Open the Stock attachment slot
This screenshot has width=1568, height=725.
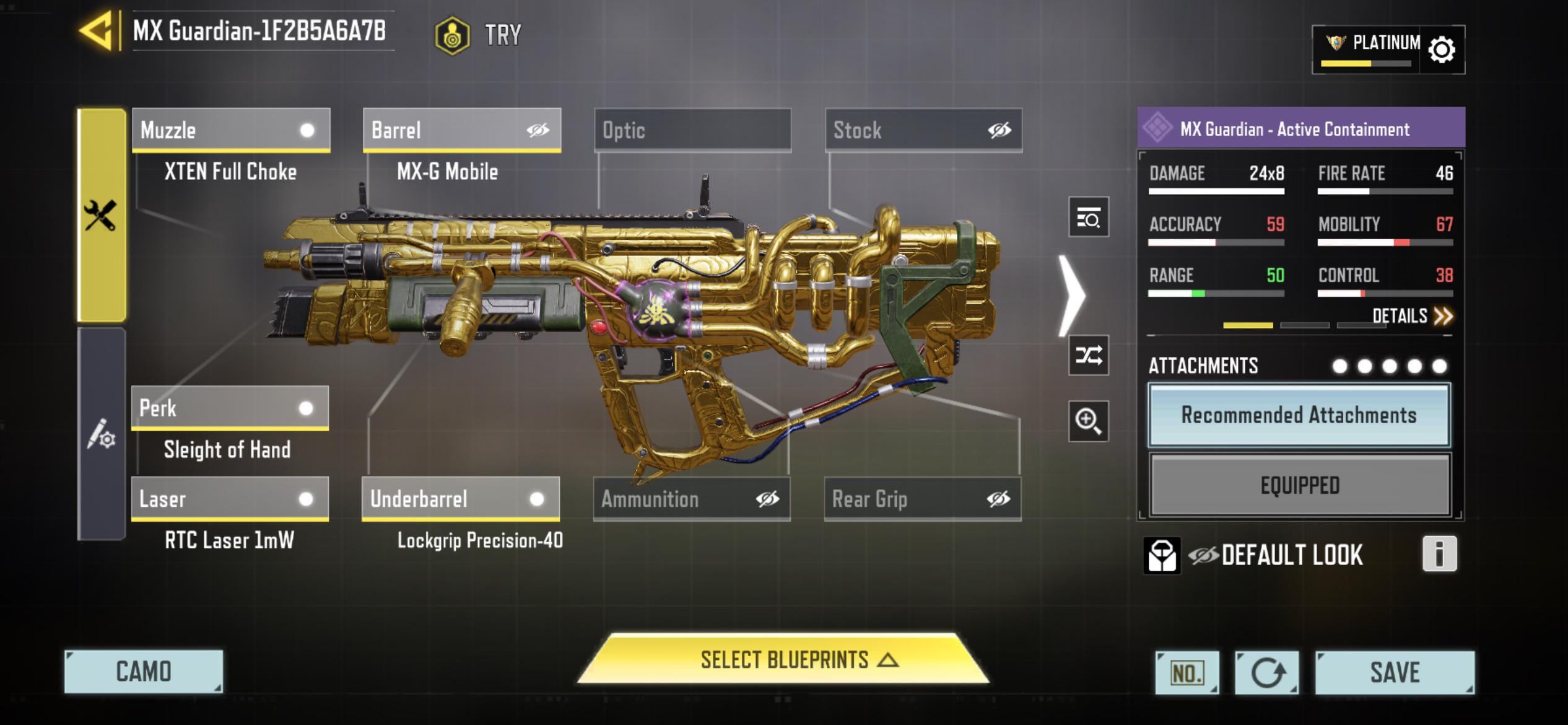coord(923,130)
